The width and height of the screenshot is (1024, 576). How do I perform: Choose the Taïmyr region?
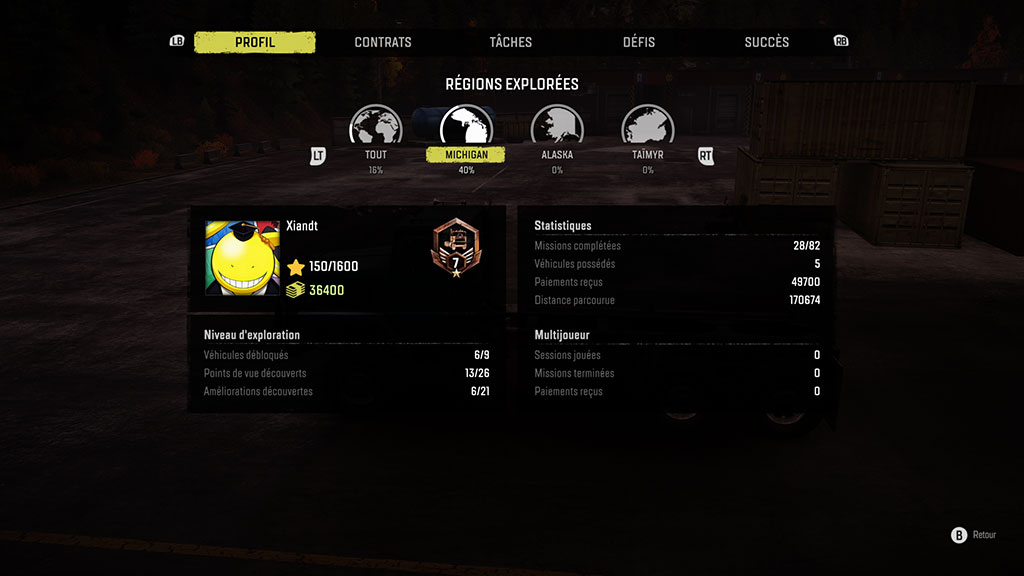pyautogui.click(x=648, y=129)
